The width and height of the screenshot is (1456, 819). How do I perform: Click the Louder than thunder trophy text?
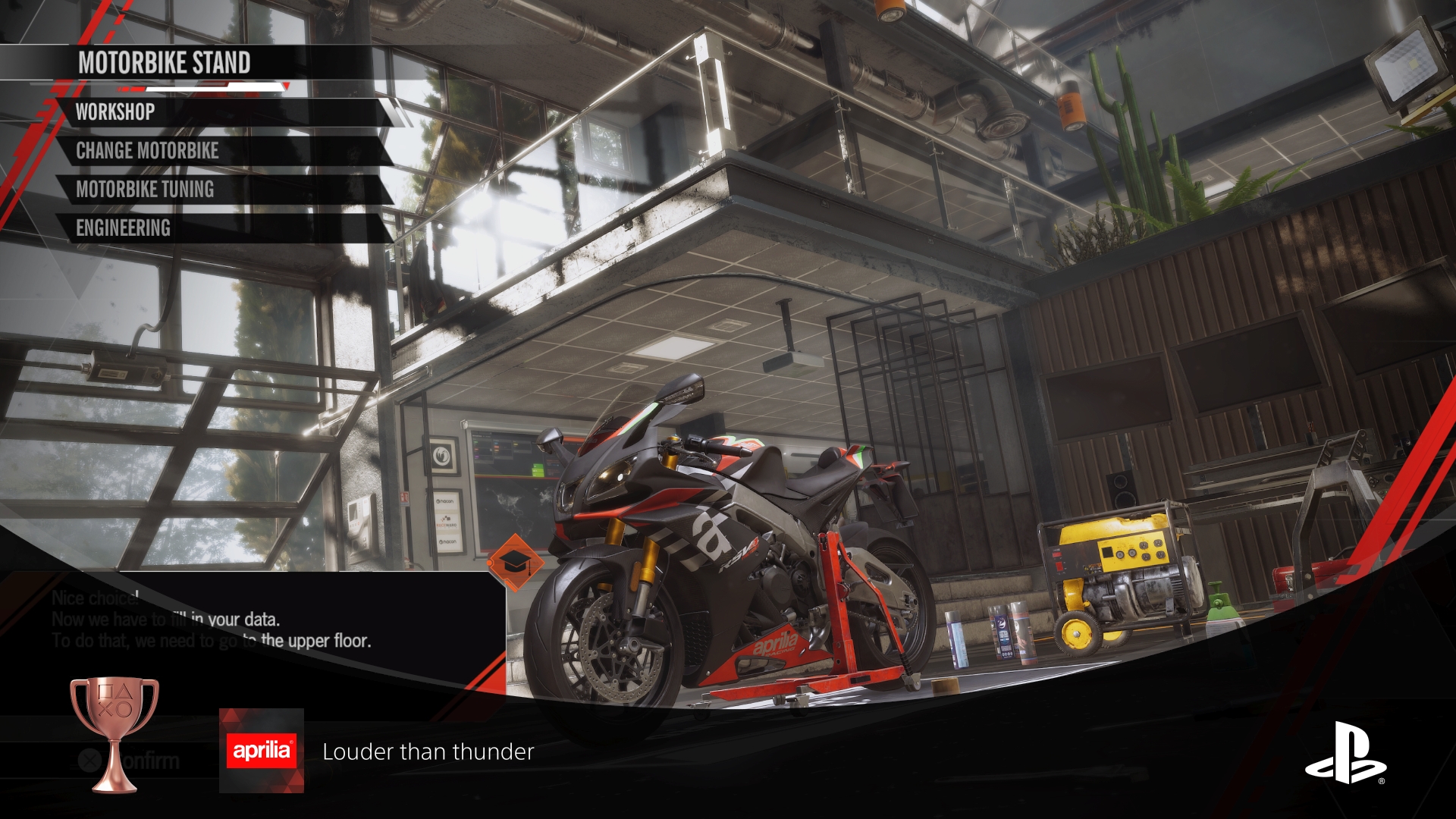tap(428, 752)
